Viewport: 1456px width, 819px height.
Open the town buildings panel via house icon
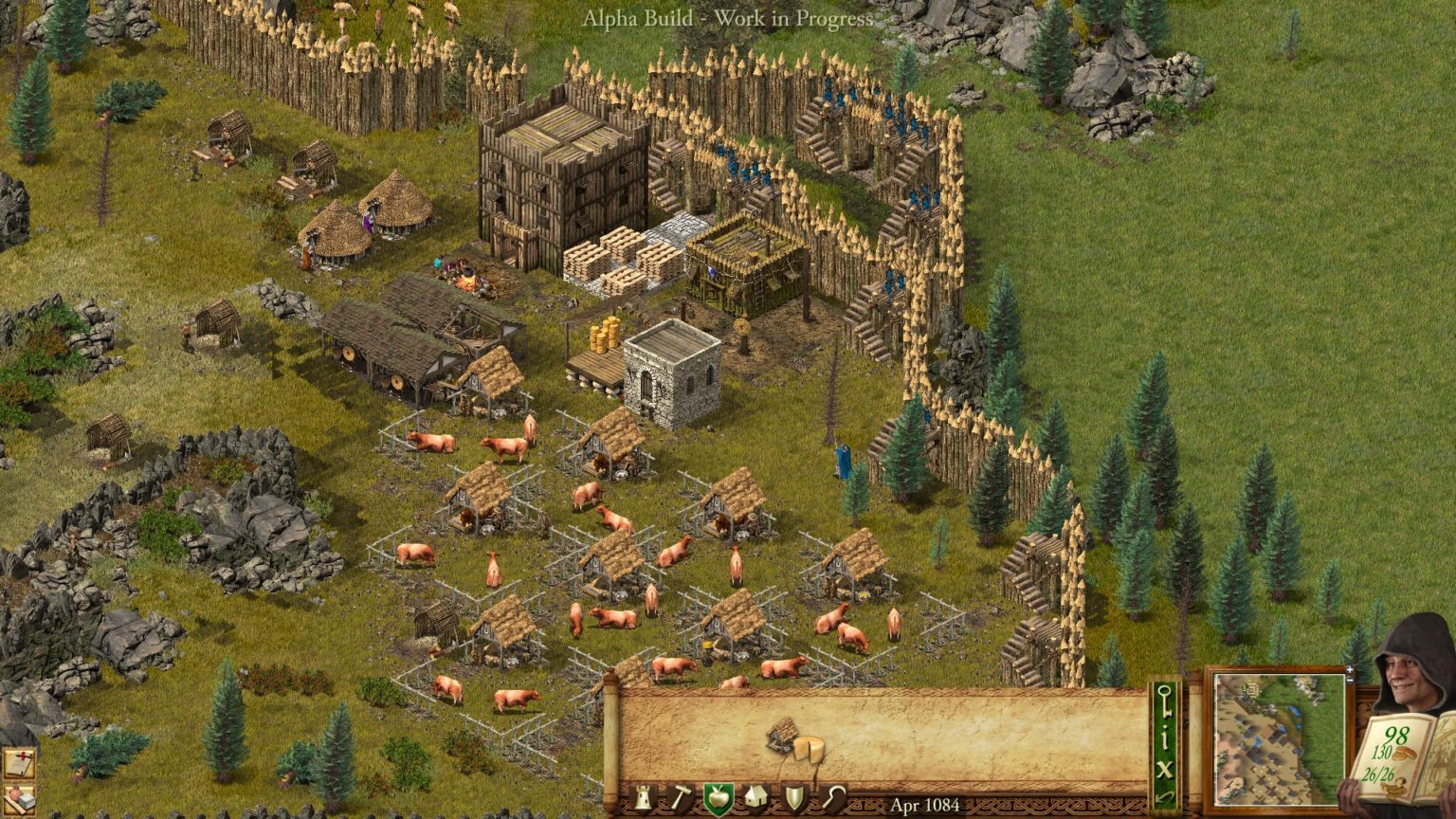click(x=755, y=798)
